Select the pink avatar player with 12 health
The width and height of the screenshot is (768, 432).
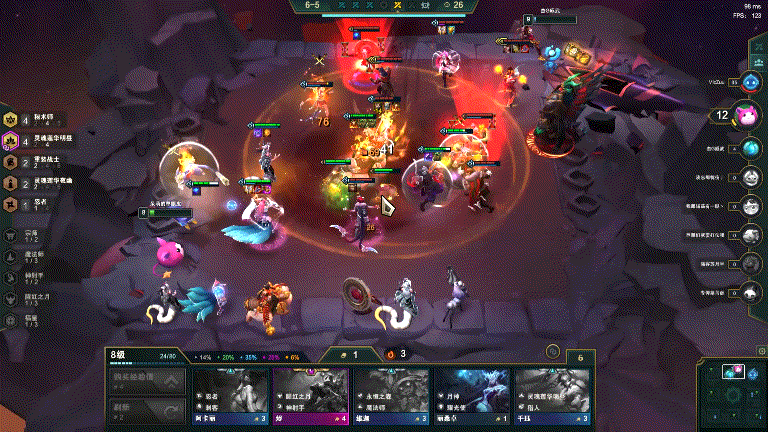pos(746,115)
